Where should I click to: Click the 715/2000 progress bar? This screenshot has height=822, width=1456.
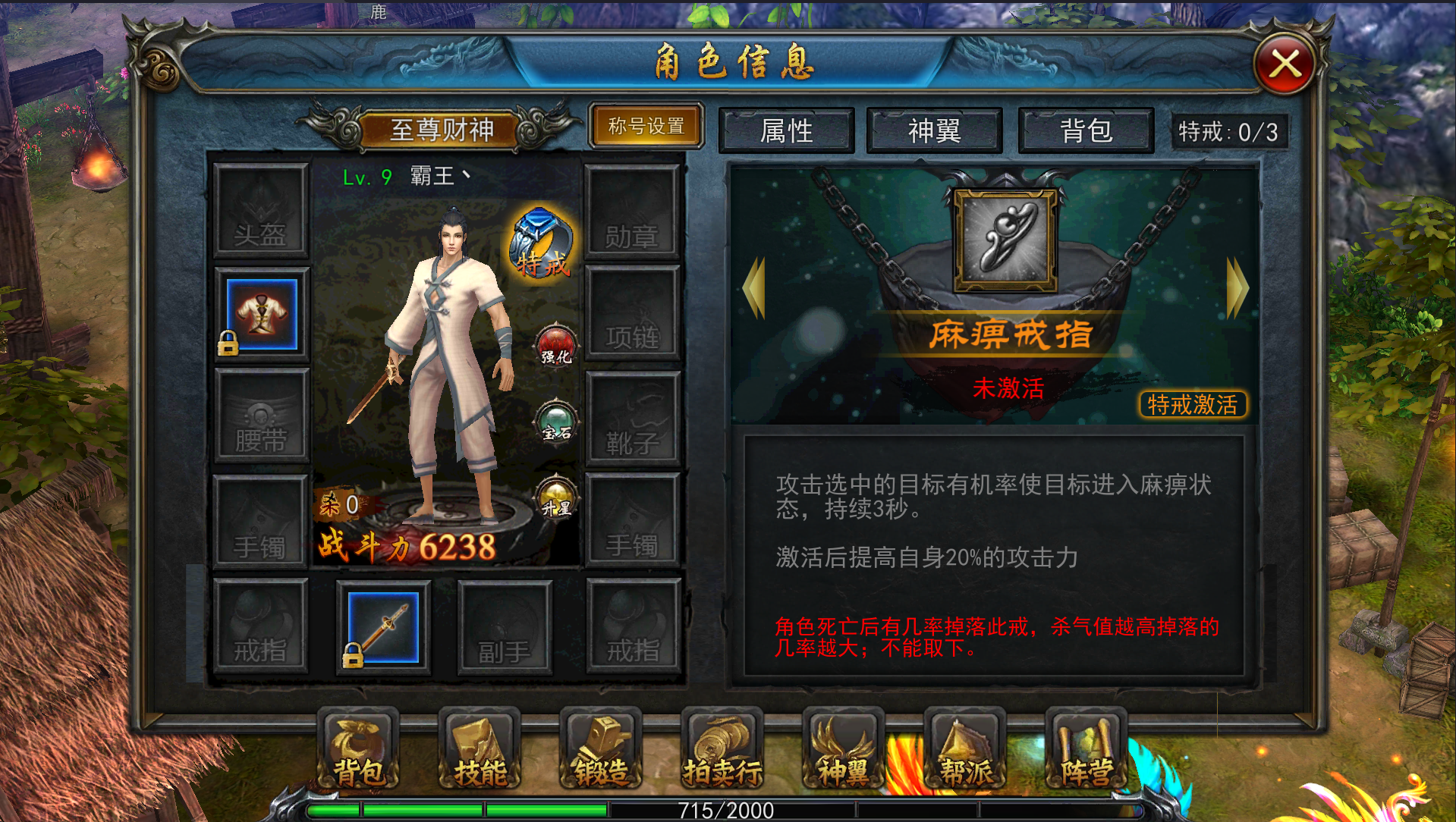(726, 809)
